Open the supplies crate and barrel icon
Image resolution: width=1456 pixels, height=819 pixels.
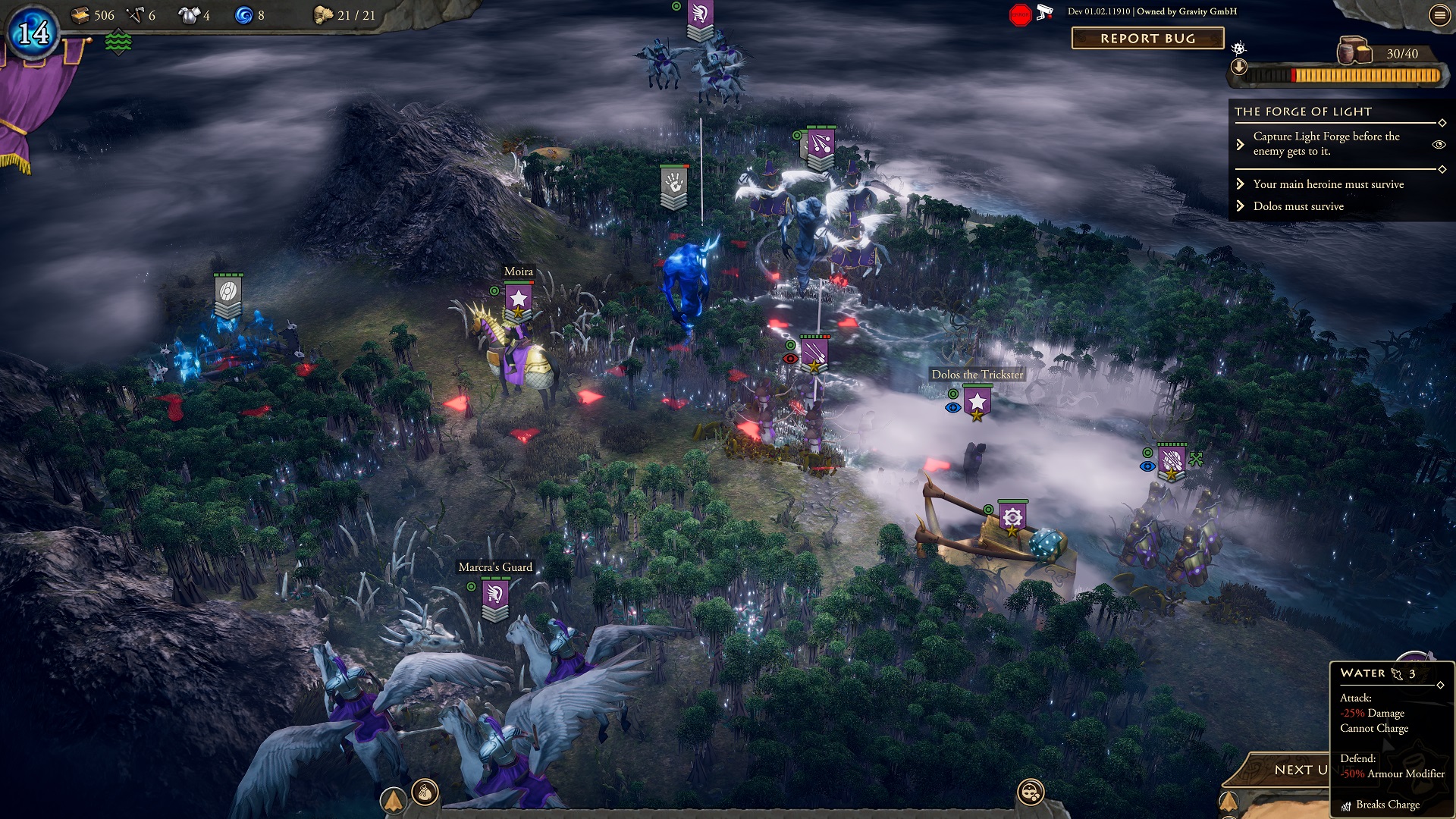click(1354, 51)
